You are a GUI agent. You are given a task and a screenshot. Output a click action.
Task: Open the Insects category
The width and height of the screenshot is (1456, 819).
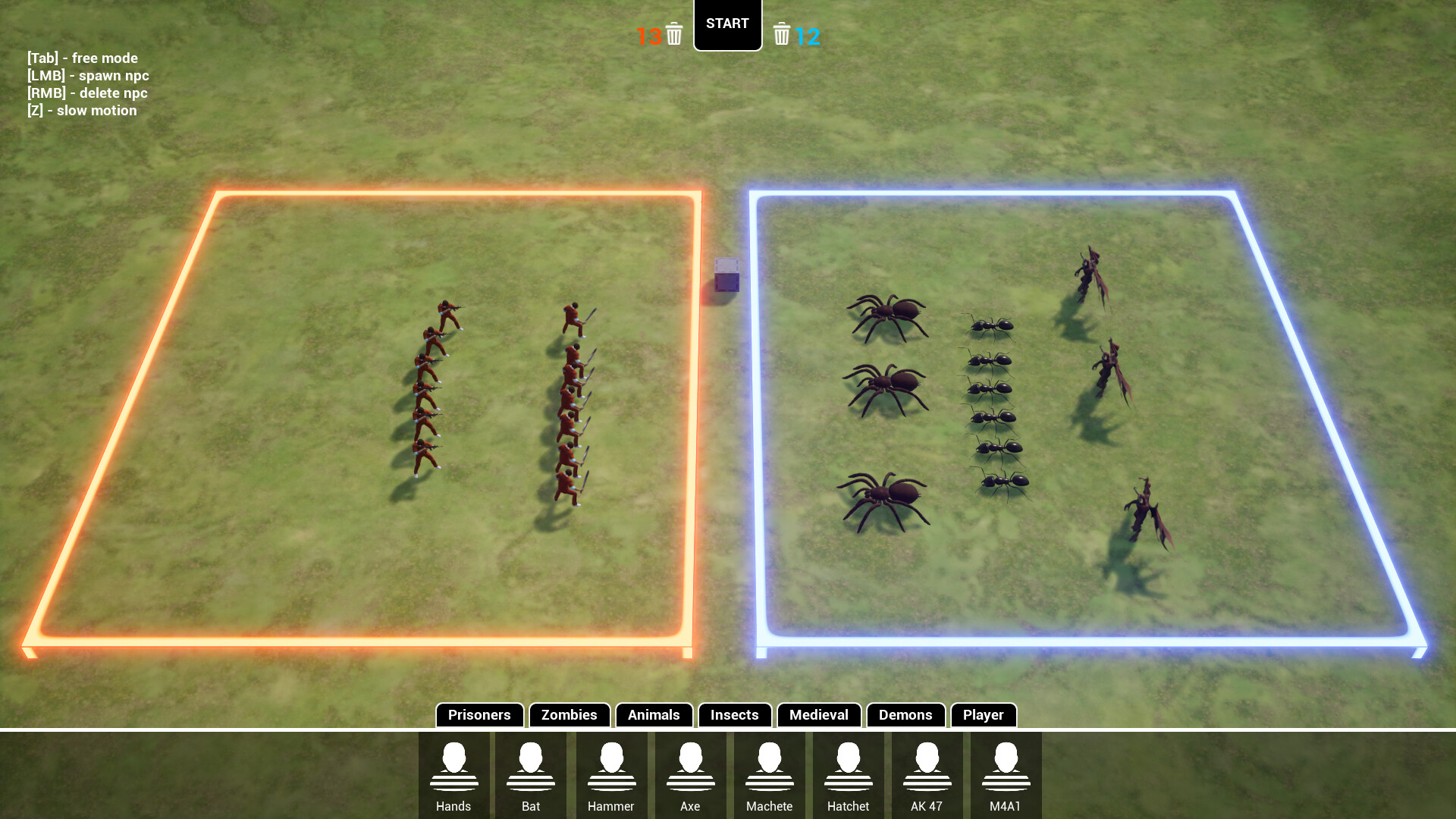(x=733, y=715)
